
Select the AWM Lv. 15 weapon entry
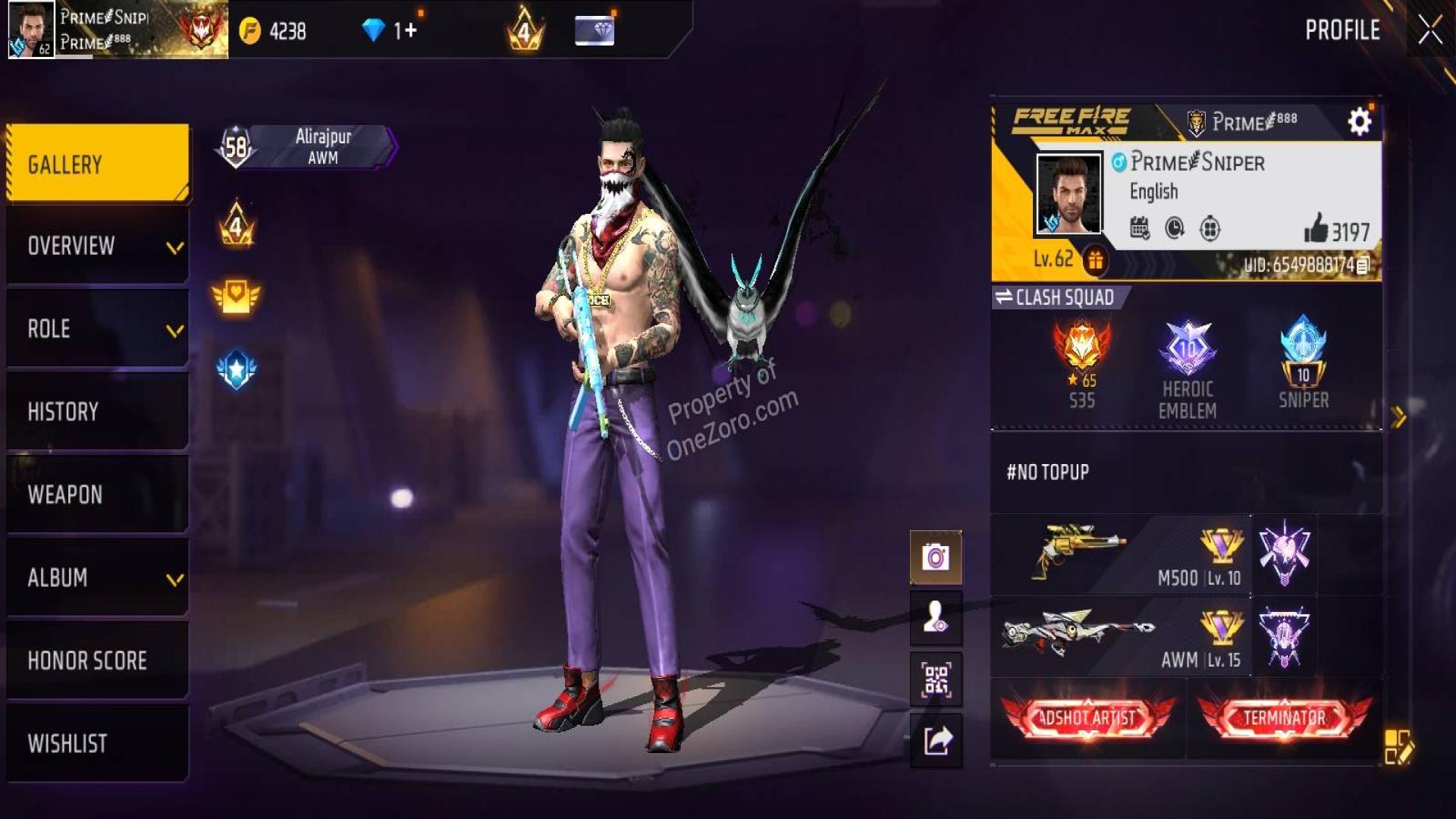tap(1121, 637)
